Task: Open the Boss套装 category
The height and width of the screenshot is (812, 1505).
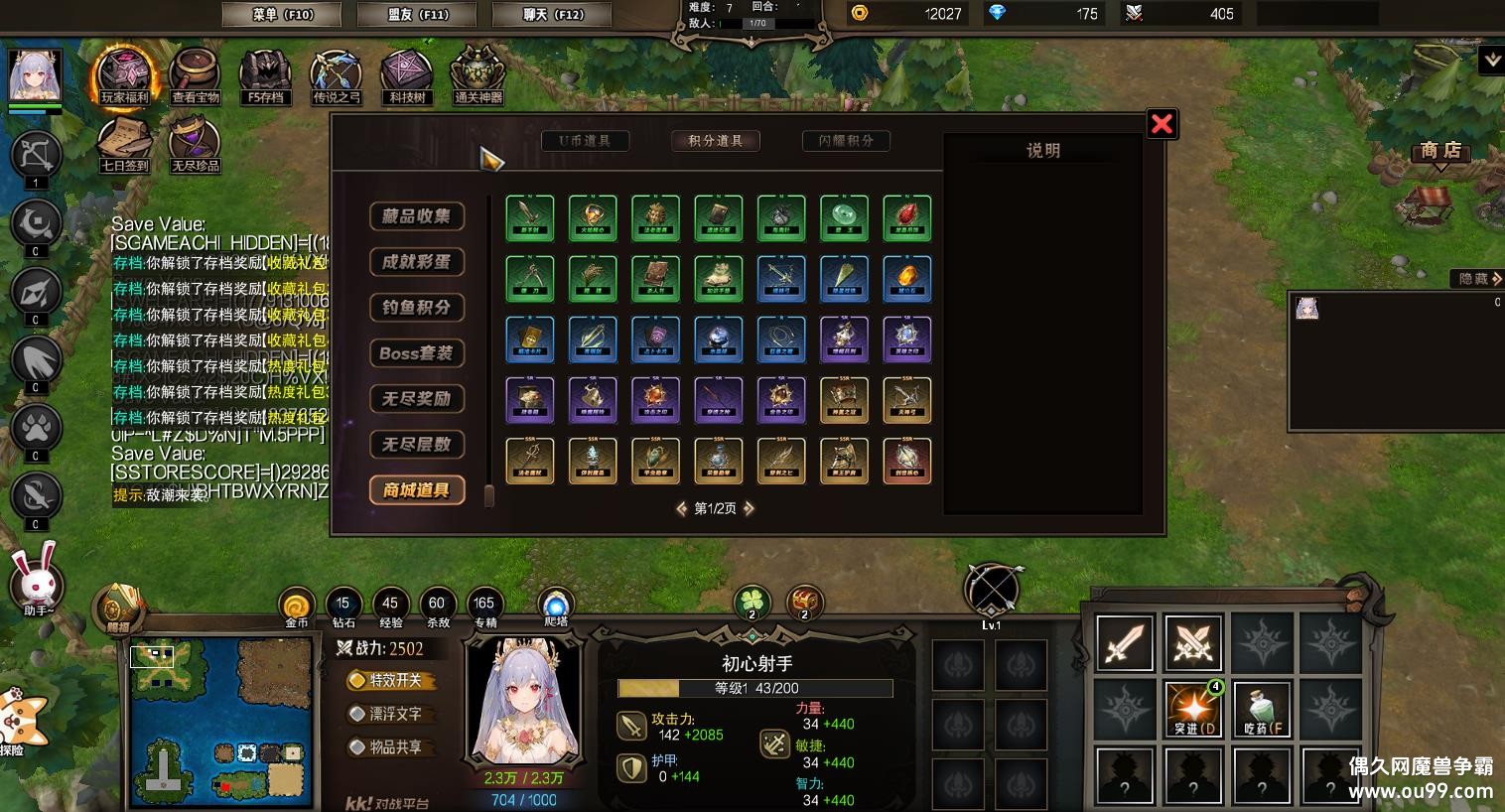Action: pos(417,353)
